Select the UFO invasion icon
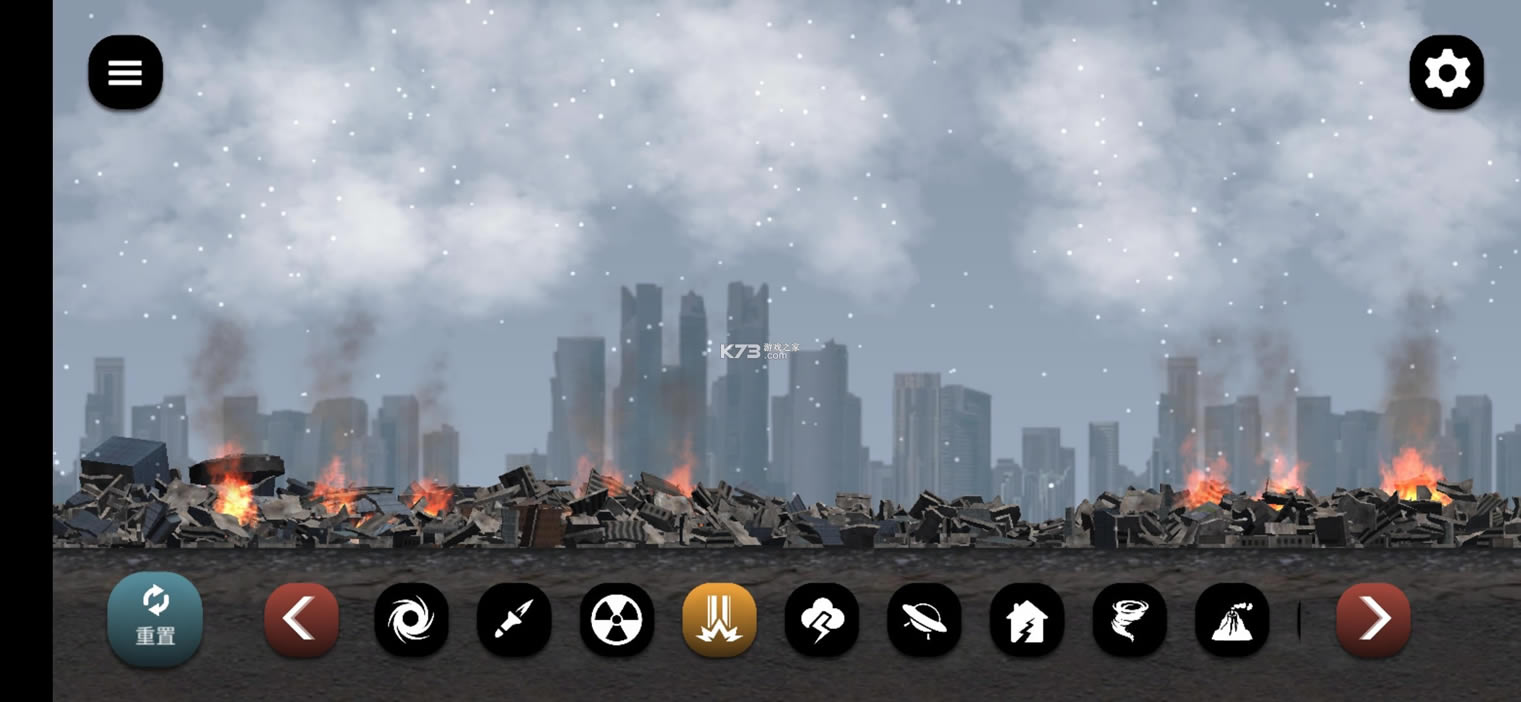The image size is (1521, 702). [924, 620]
